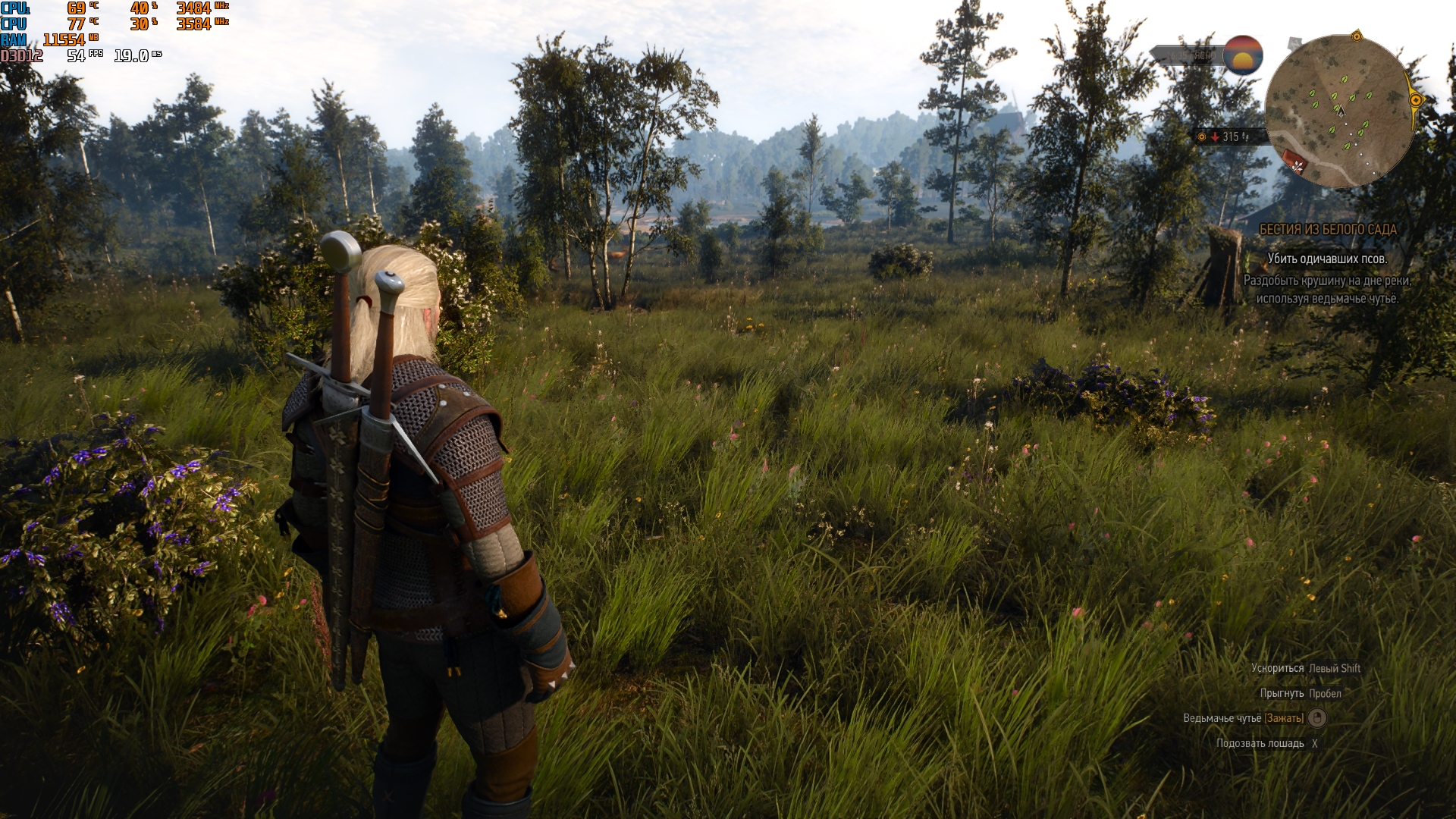Image resolution: width=1456 pixels, height=819 pixels.
Task: Click the large yellow quest marker on minimap edge
Action: point(1415,100)
